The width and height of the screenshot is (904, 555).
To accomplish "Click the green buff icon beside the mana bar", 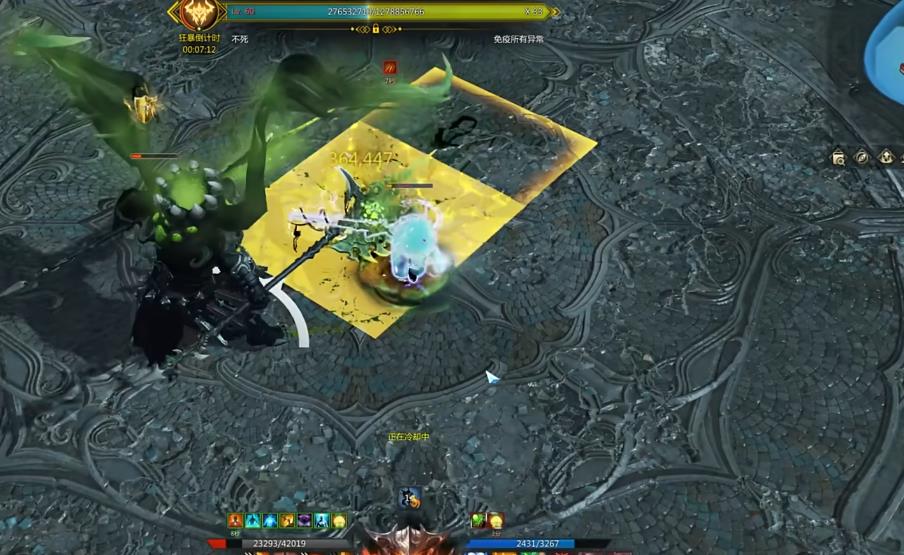I will [478, 521].
